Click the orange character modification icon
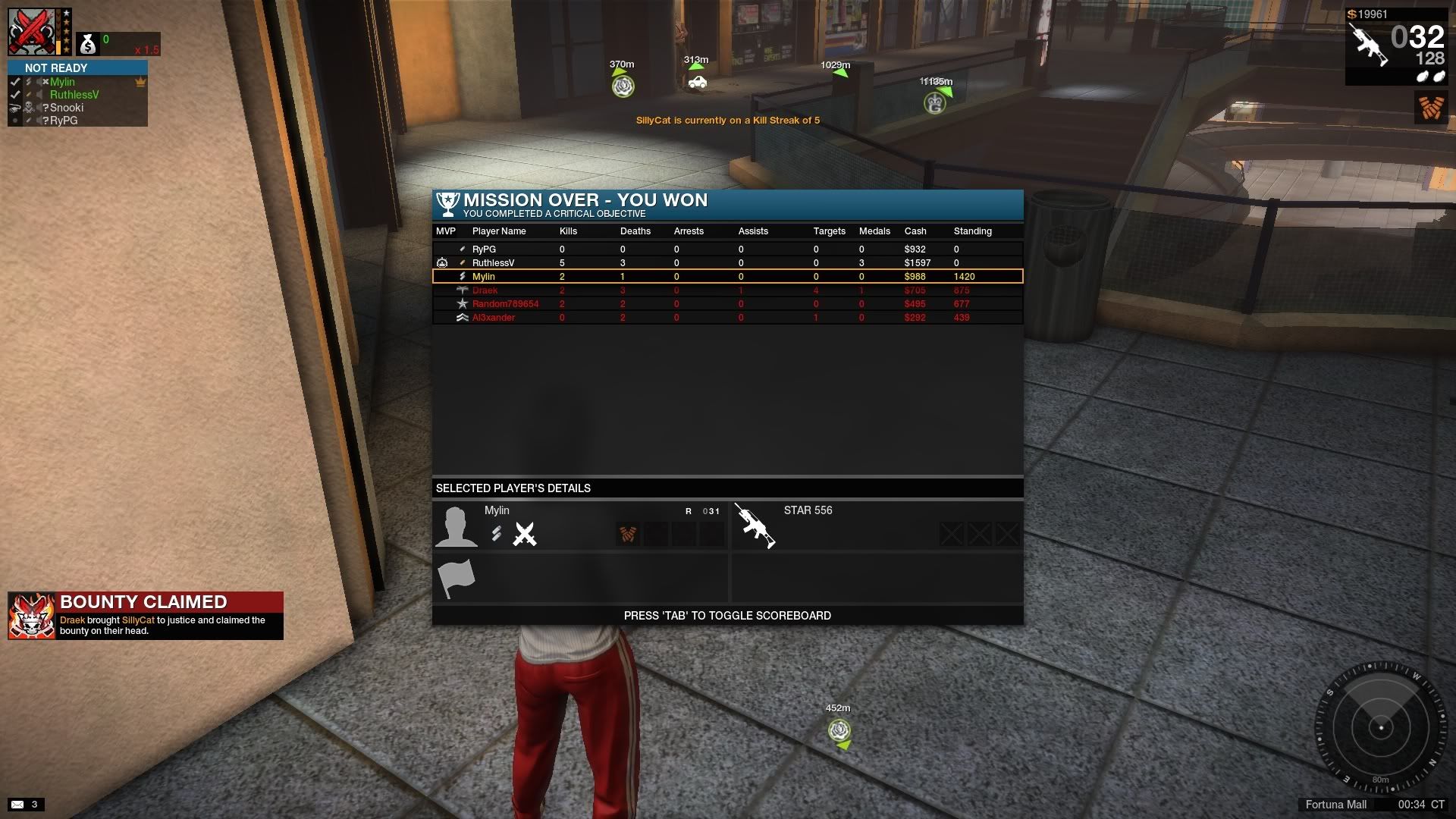The height and width of the screenshot is (819, 1456). (x=1431, y=108)
